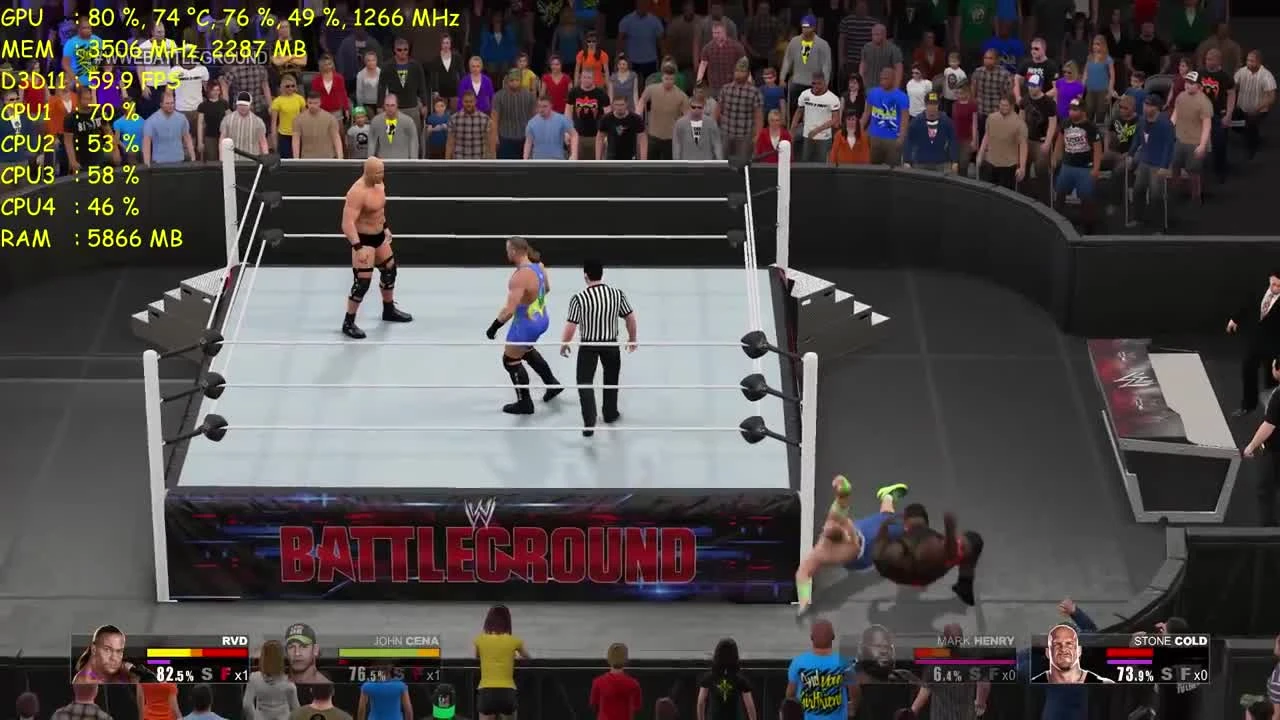
Task: Click the x0 multiplier on Mark Henry's HUD
Action: tap(1008, 673)
